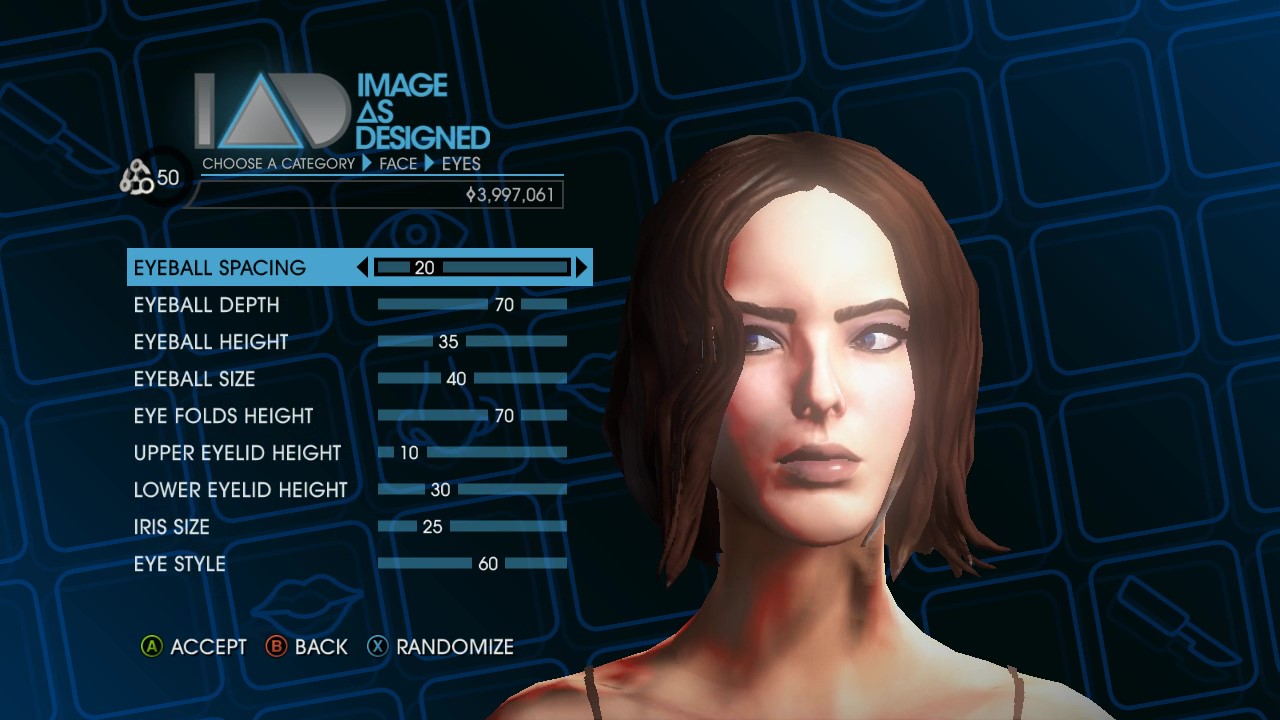
Task: Select Eye Folds Height entry
Action: (224, 416)
